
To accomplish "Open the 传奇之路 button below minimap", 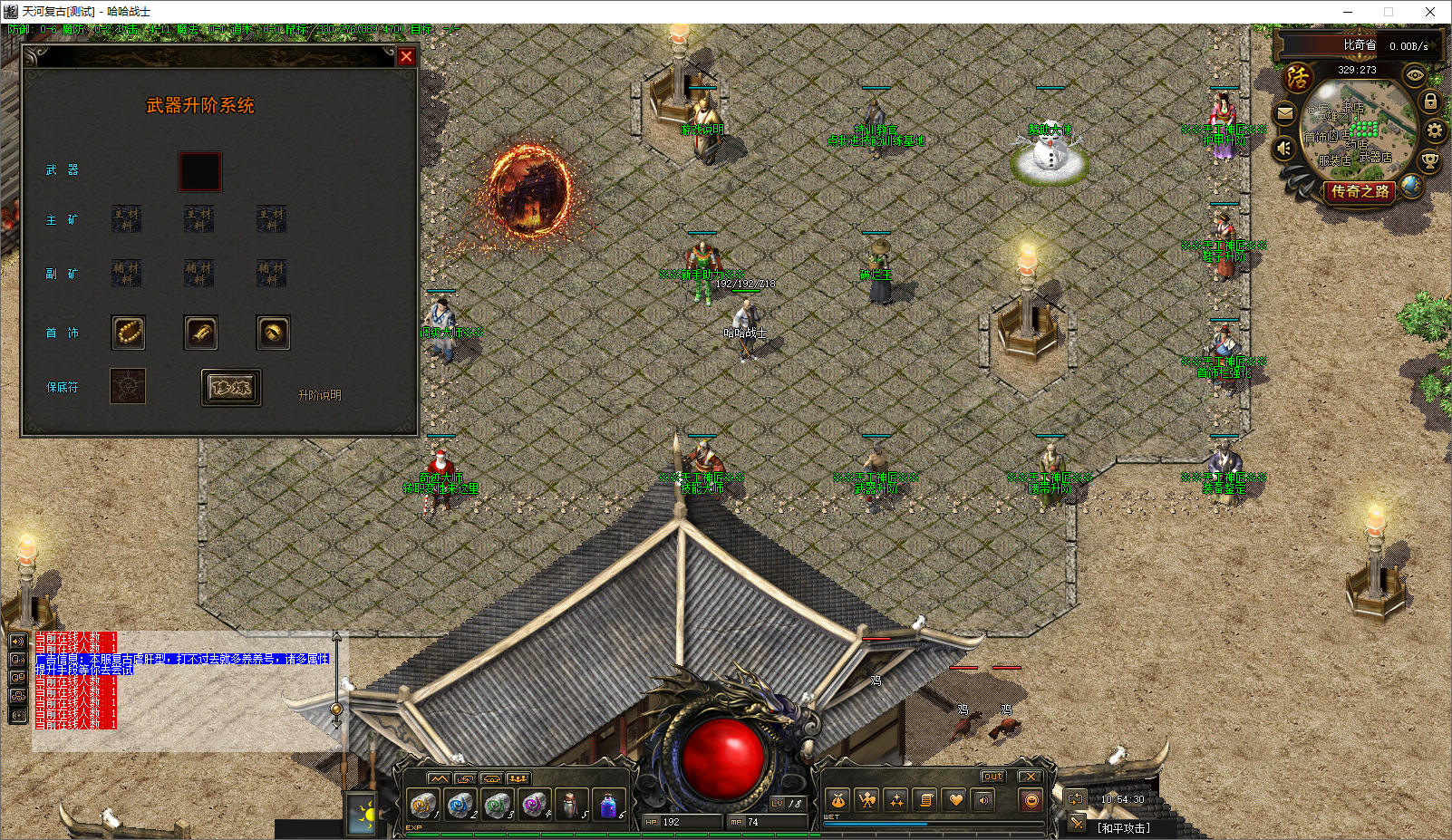I will (1360, 191).
